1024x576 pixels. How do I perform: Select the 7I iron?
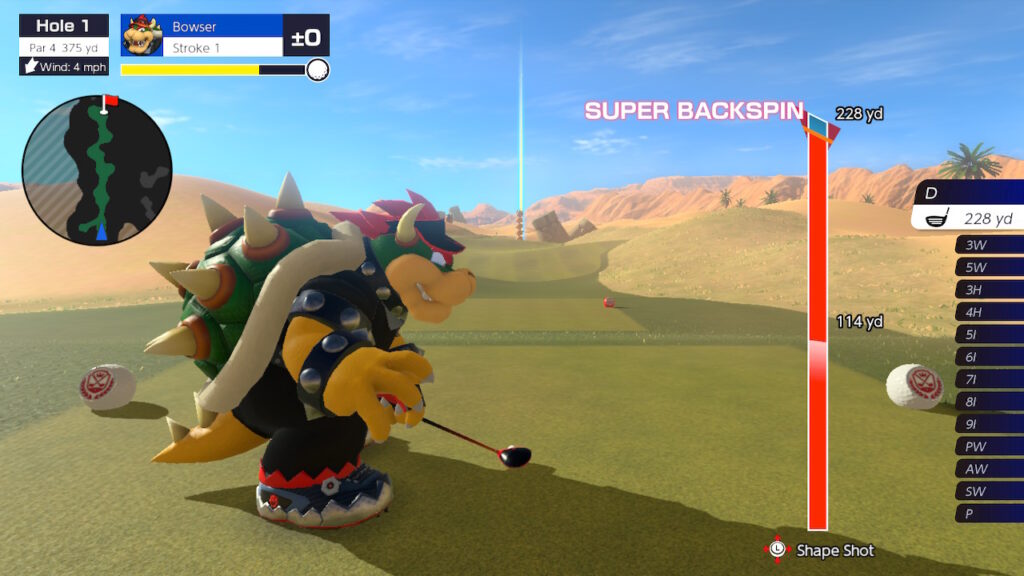click(989, 379)
